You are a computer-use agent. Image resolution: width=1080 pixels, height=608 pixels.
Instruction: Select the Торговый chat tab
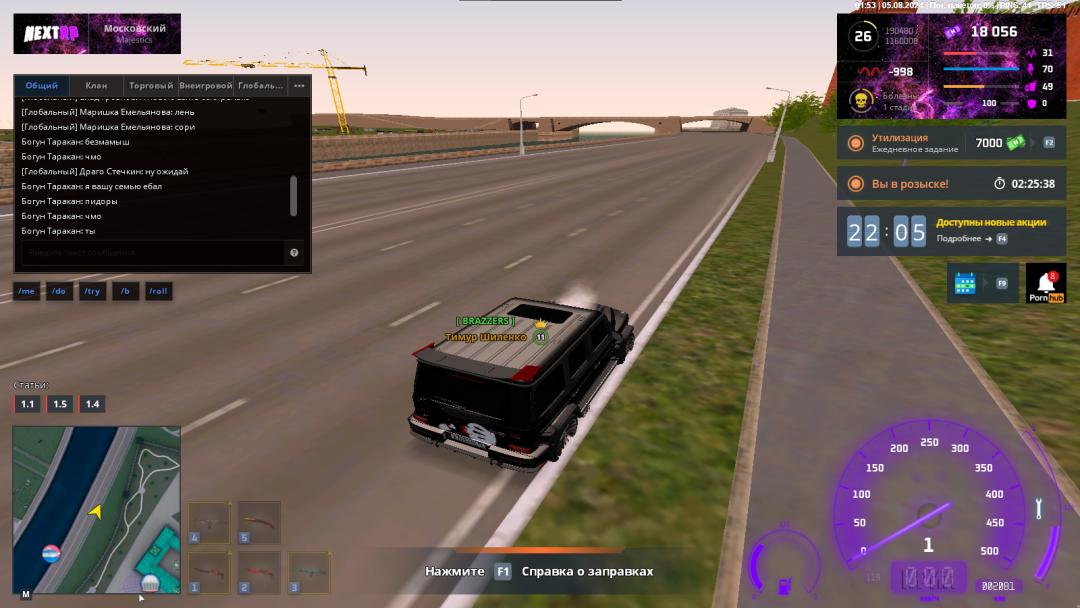(x=151, y=86)
